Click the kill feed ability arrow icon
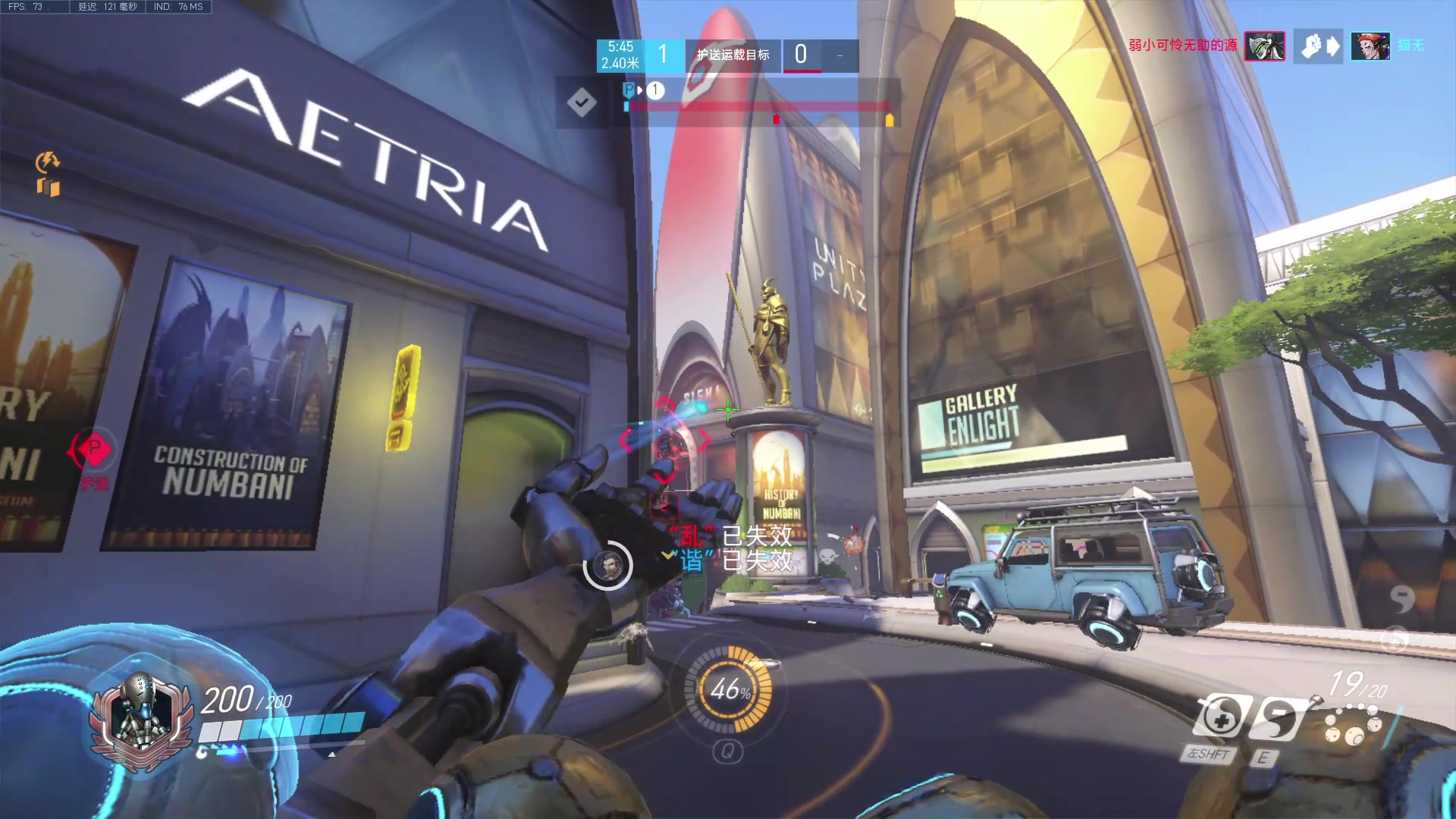The image size is (1456, 819). point(1319,46)
